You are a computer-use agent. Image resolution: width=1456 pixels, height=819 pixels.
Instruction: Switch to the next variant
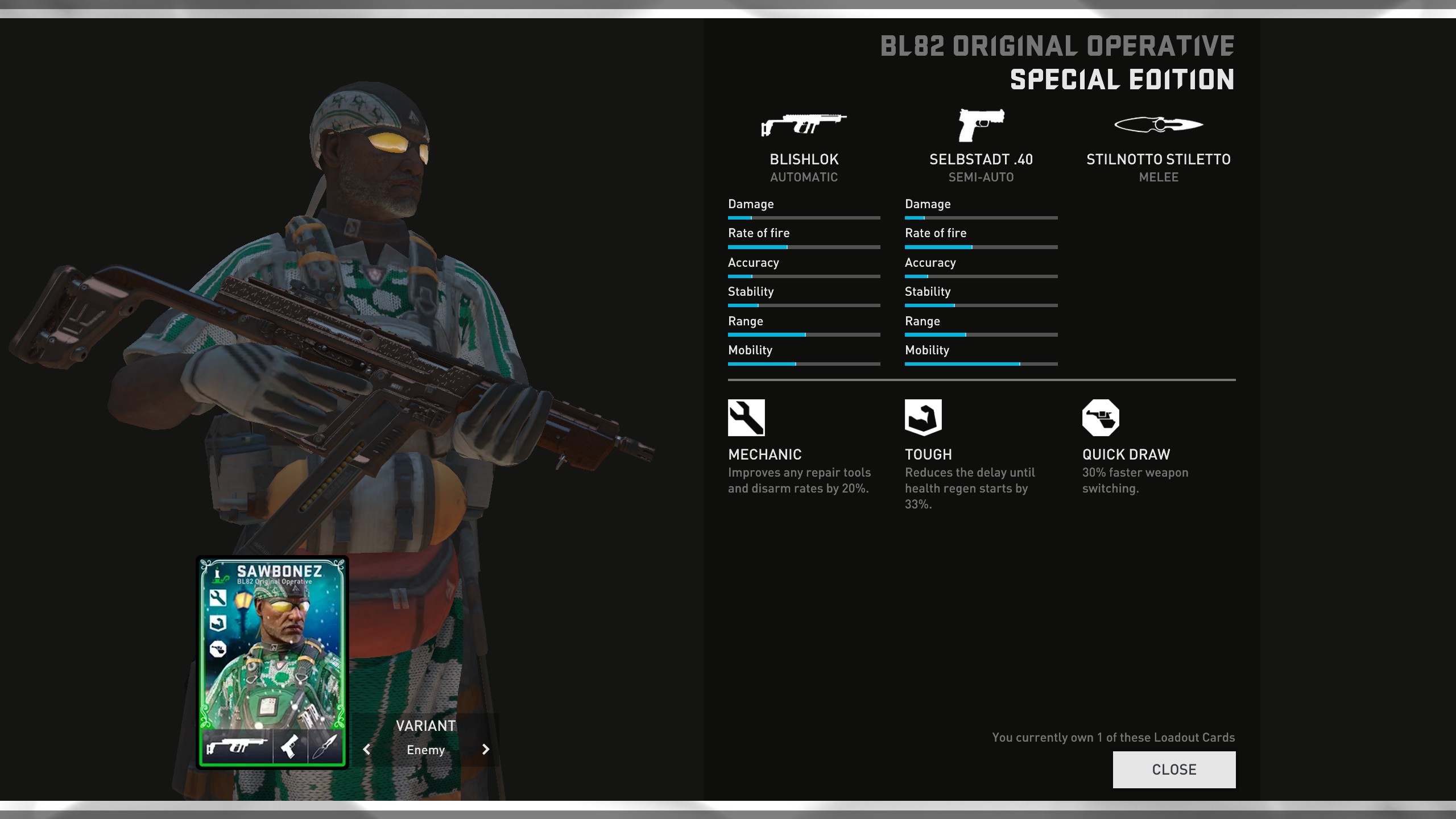[x=485, y=750]
